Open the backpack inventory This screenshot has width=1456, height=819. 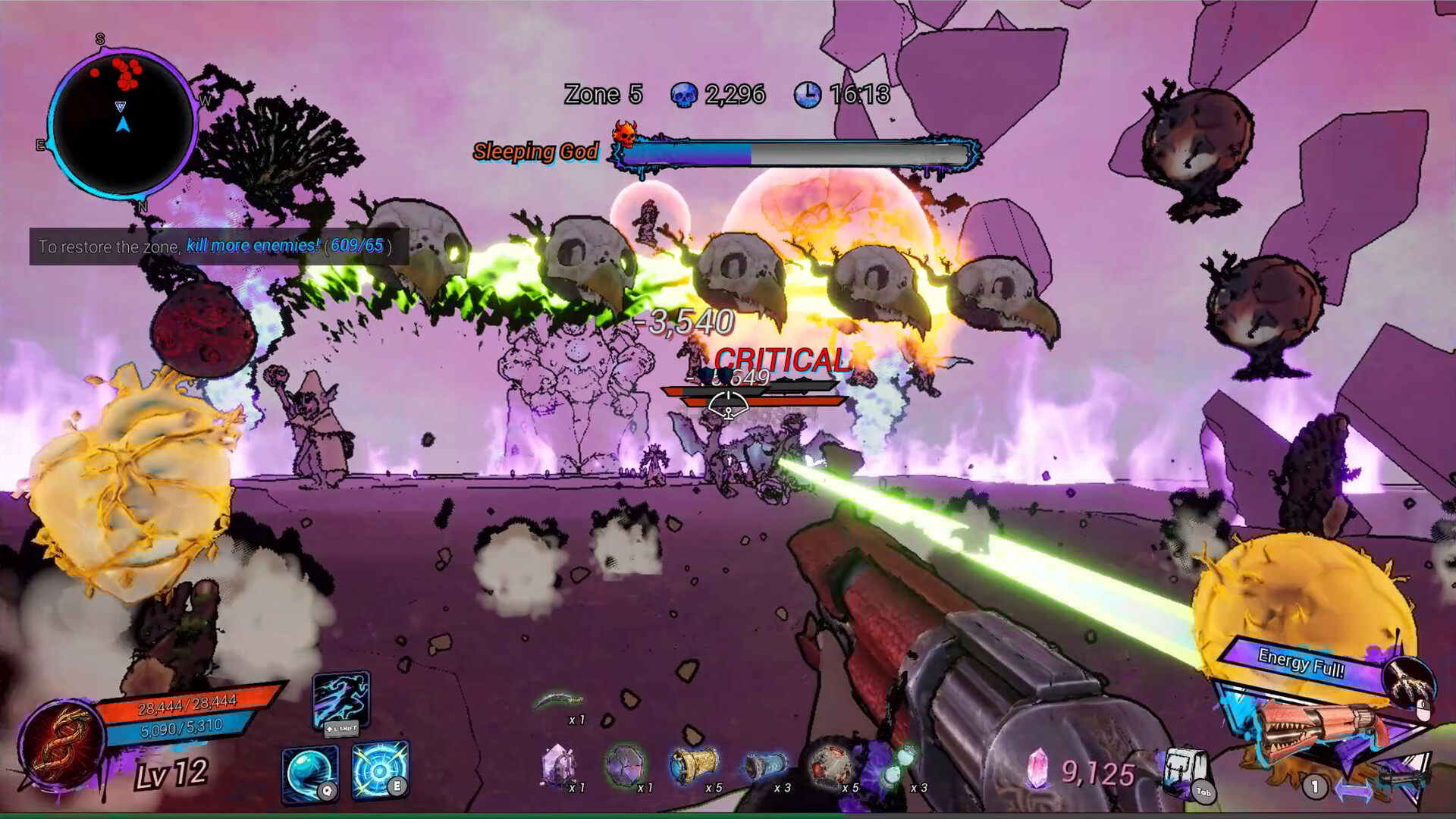coord(1184,771)
